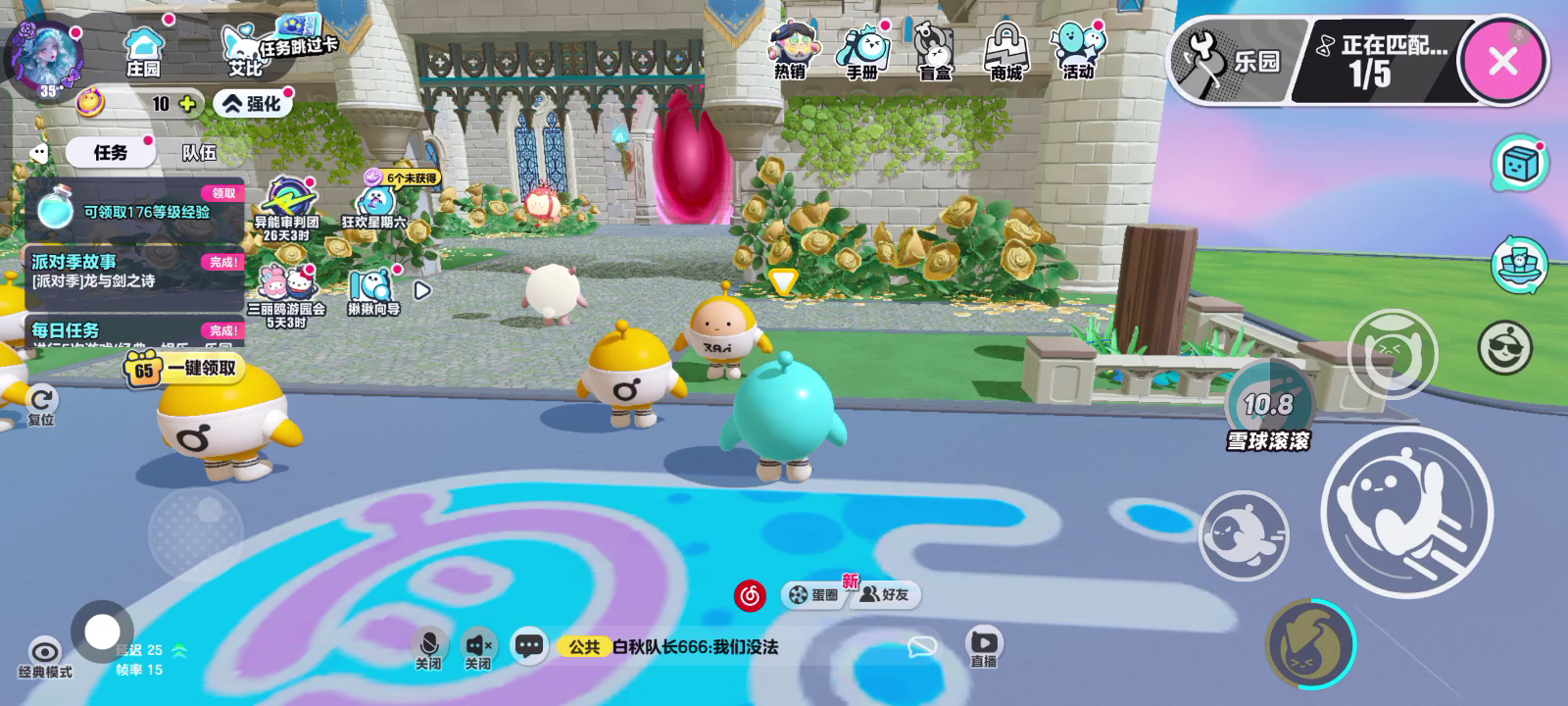Toggle 经典模式 classic view mode
The width and height of the screenshot is (1568, 706).
pos(45,657)
